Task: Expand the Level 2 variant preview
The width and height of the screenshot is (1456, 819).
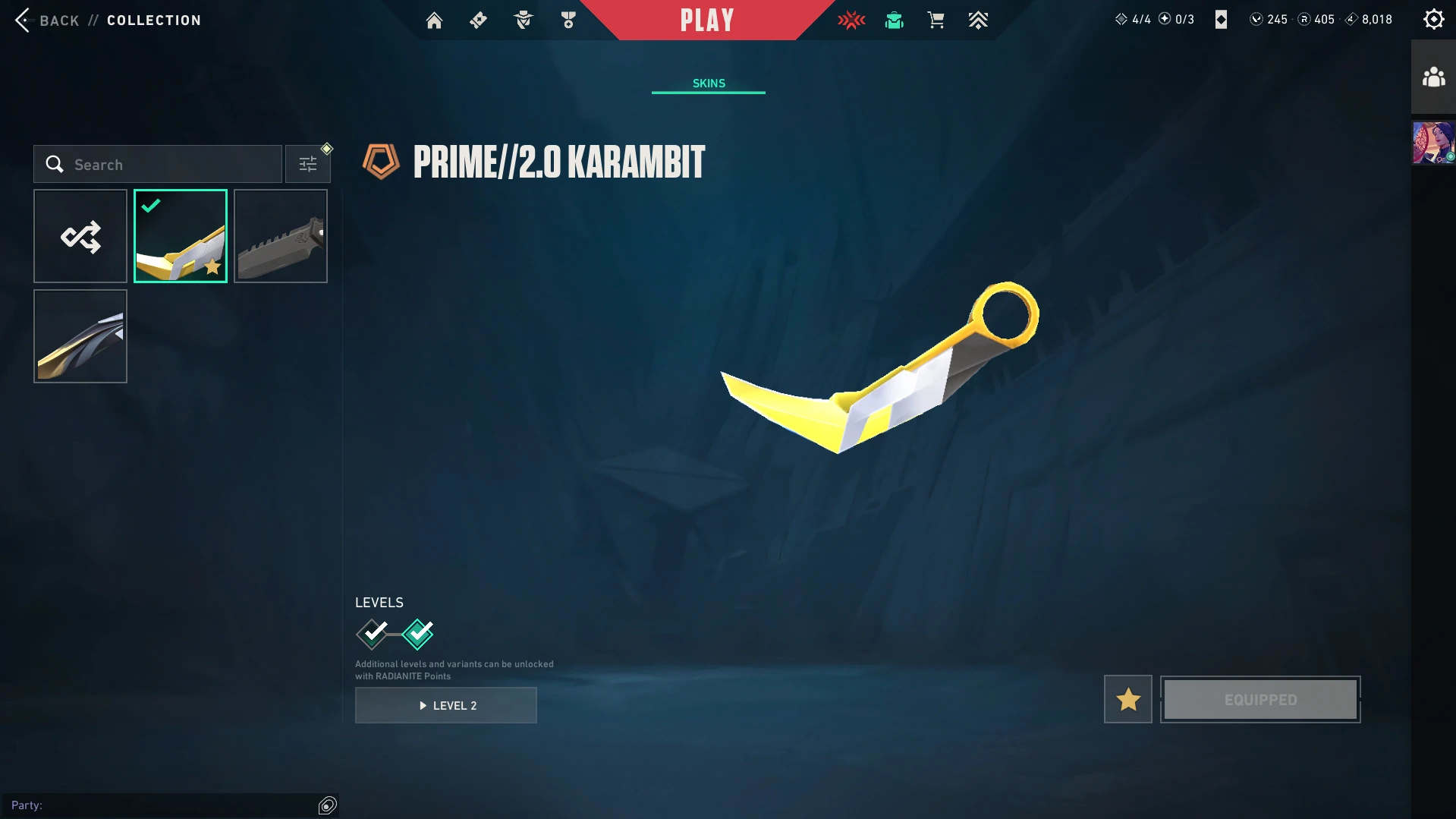Action: coord(446,705)
